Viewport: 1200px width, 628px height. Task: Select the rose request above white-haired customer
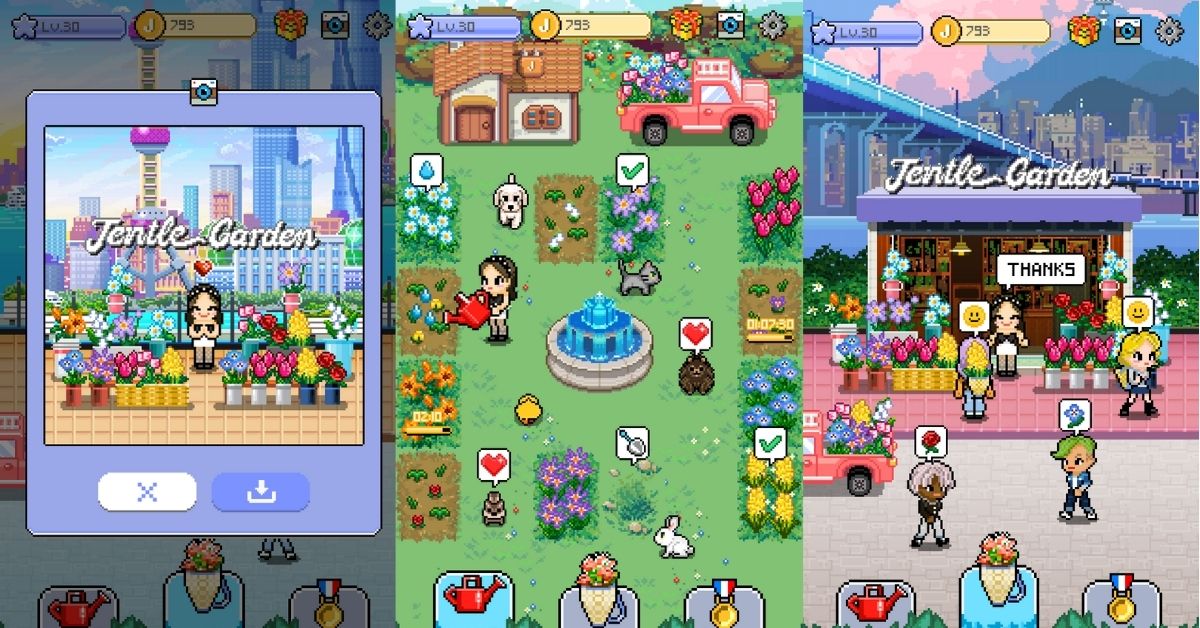pyautogui.click(x=930, y=442)
